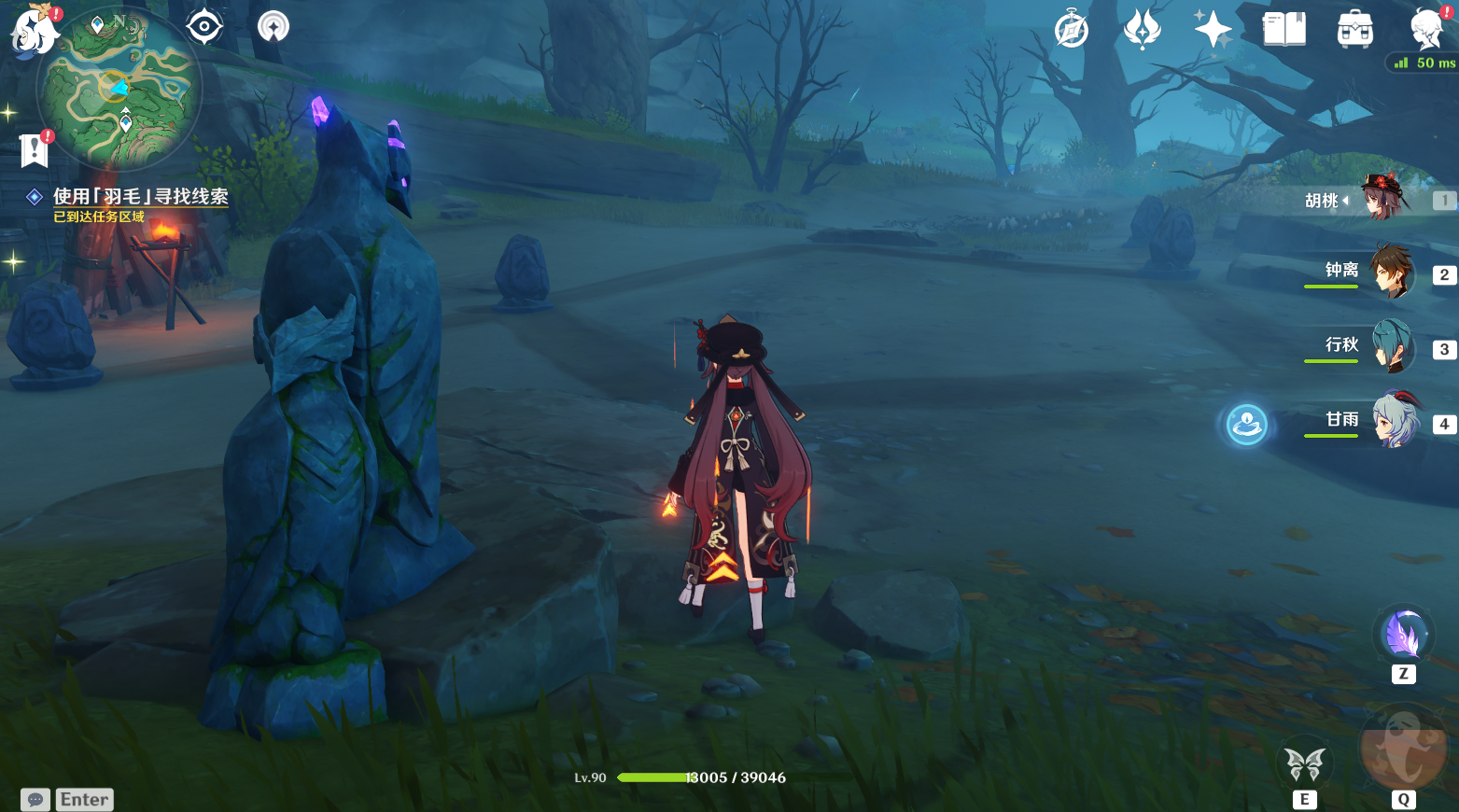The image size is (1459, 812).
Task: Open the battle pass icon
Action: (1142, 30)
